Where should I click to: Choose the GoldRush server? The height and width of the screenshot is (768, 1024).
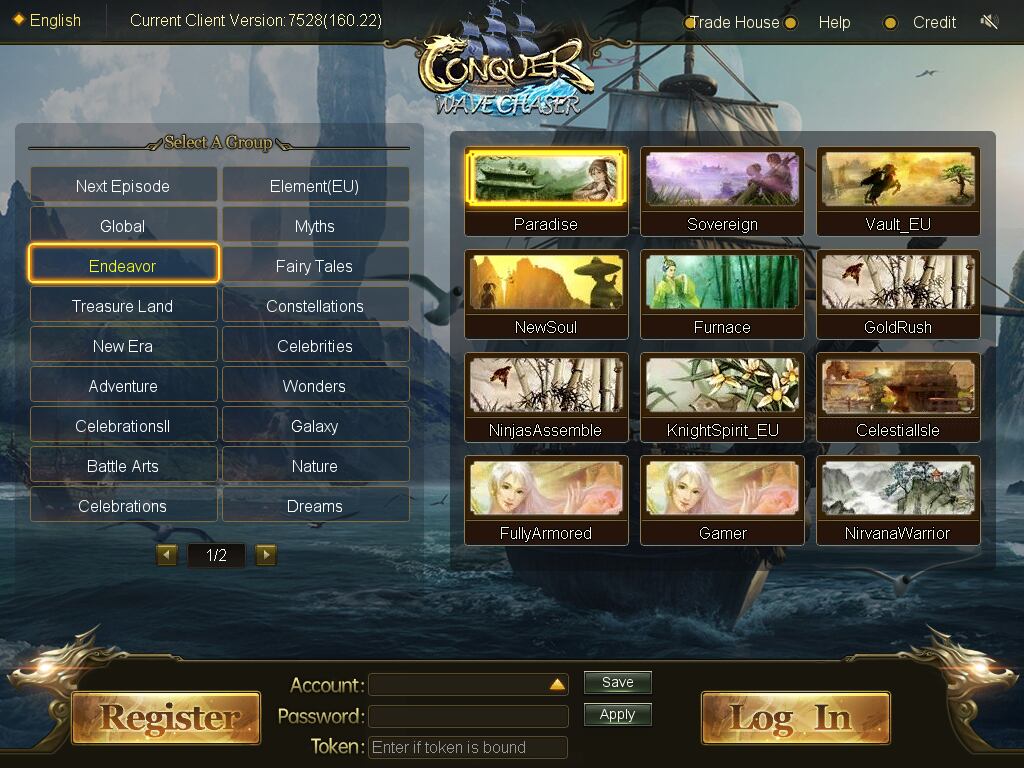pos(898,295)
